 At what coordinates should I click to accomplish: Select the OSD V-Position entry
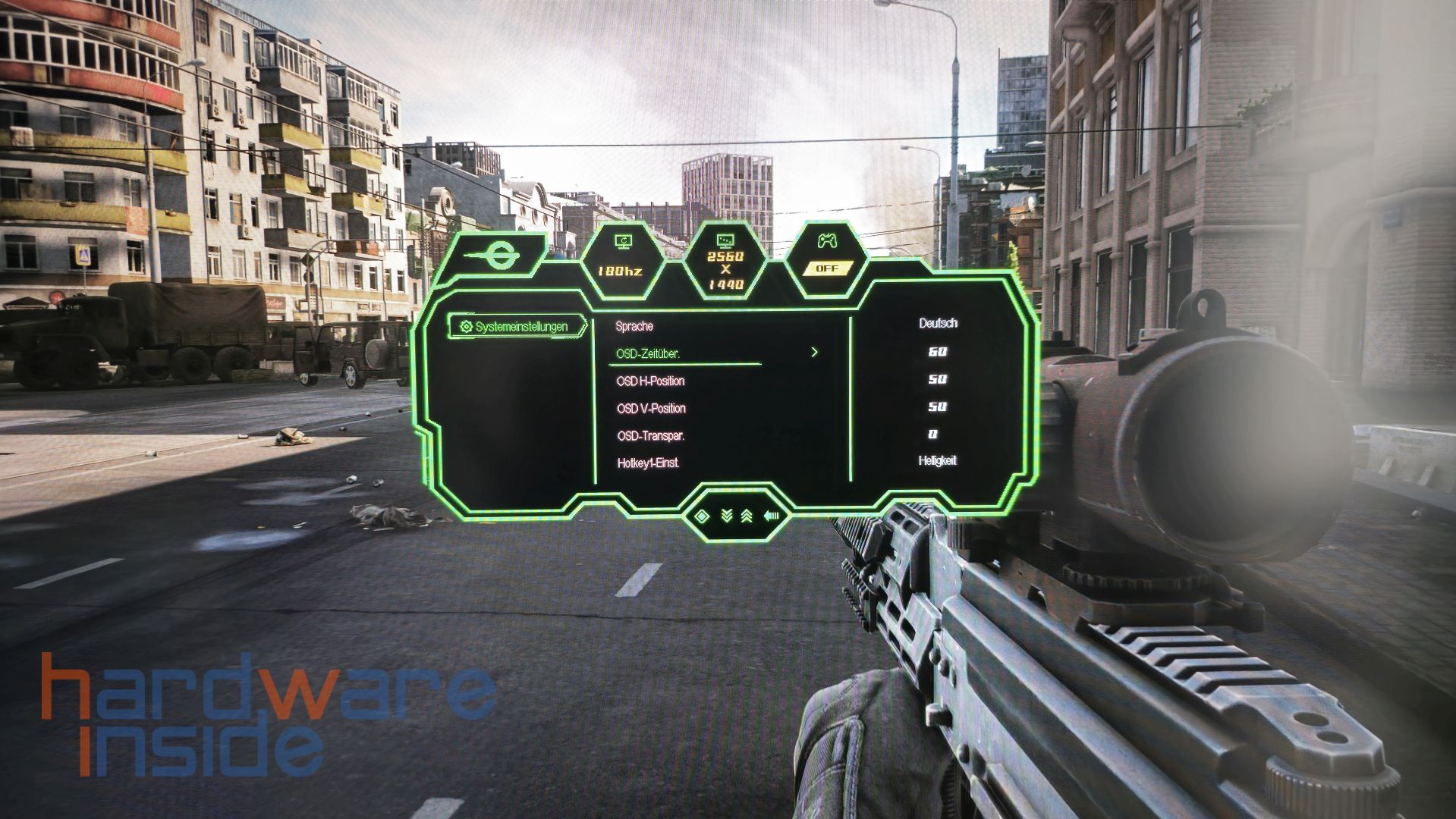(651, 408)
